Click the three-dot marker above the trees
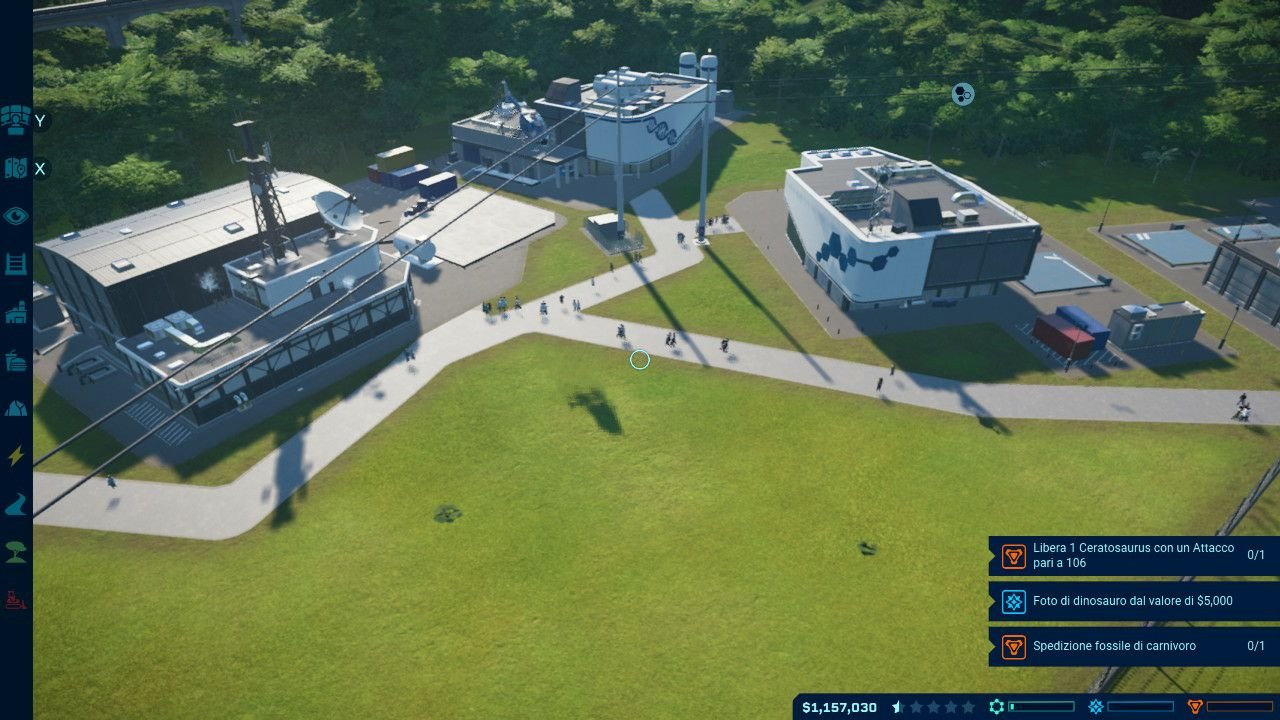 click(x=962, y=95)
